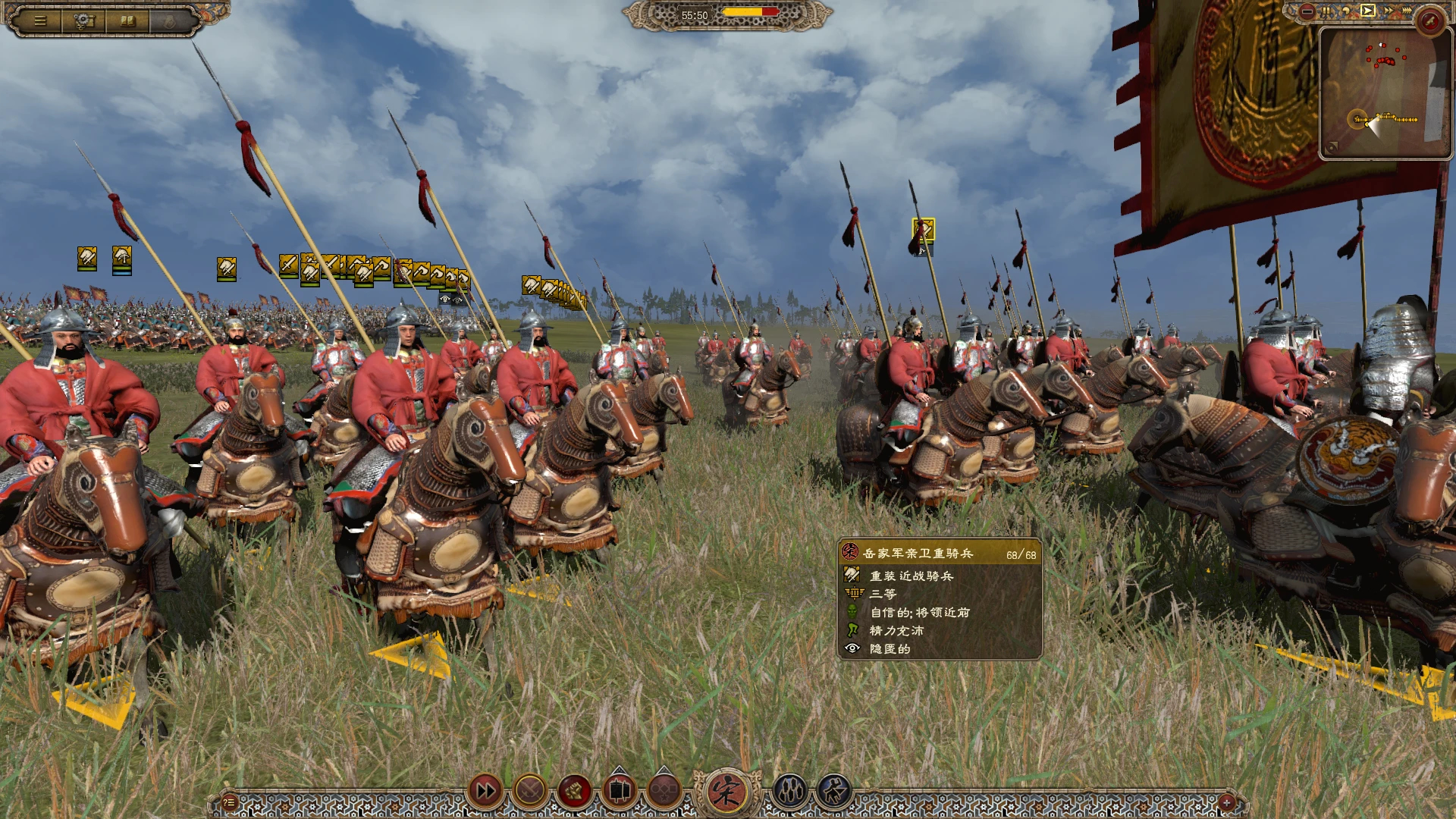Open the open-book encyclopedia button

tap(127, 20)
